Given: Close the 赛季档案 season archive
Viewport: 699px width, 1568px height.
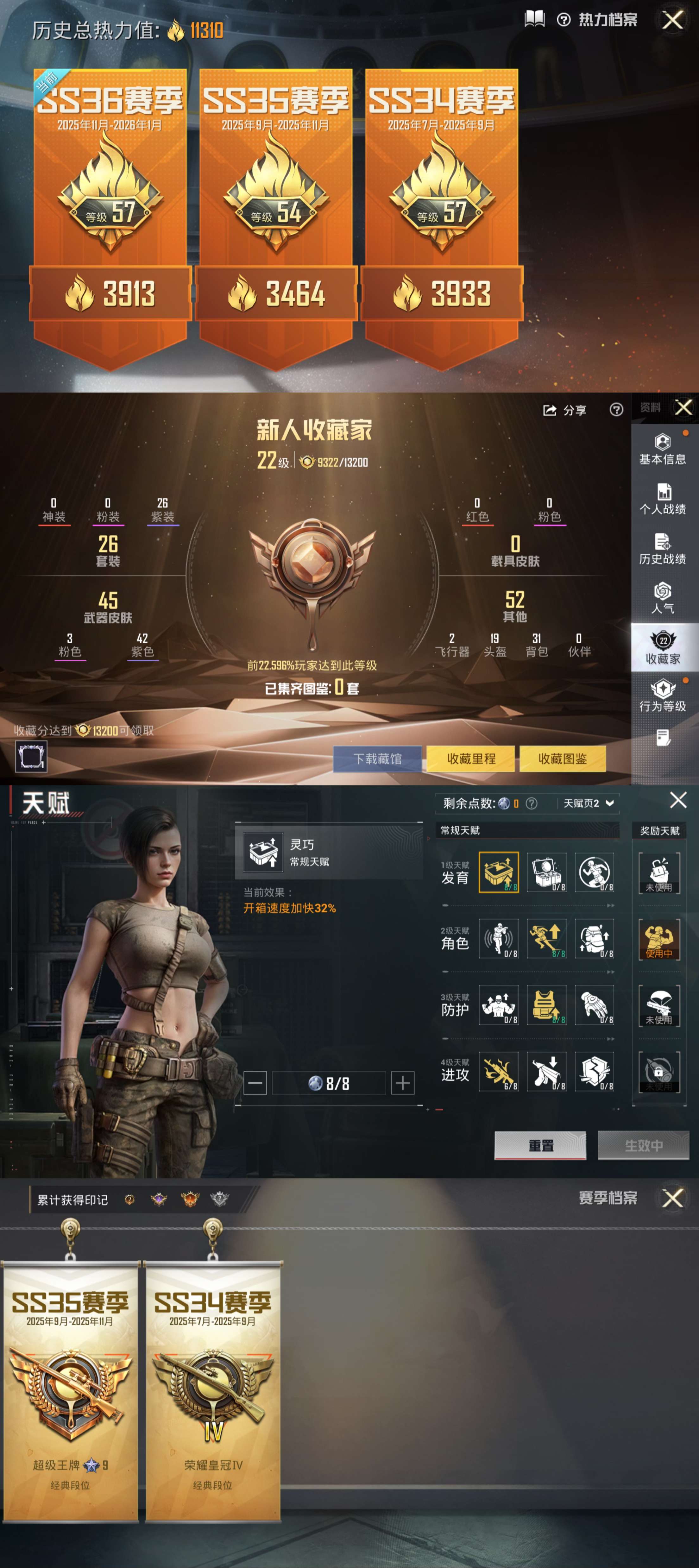Looking at the screenshot, I should (x=673, y=1199).
